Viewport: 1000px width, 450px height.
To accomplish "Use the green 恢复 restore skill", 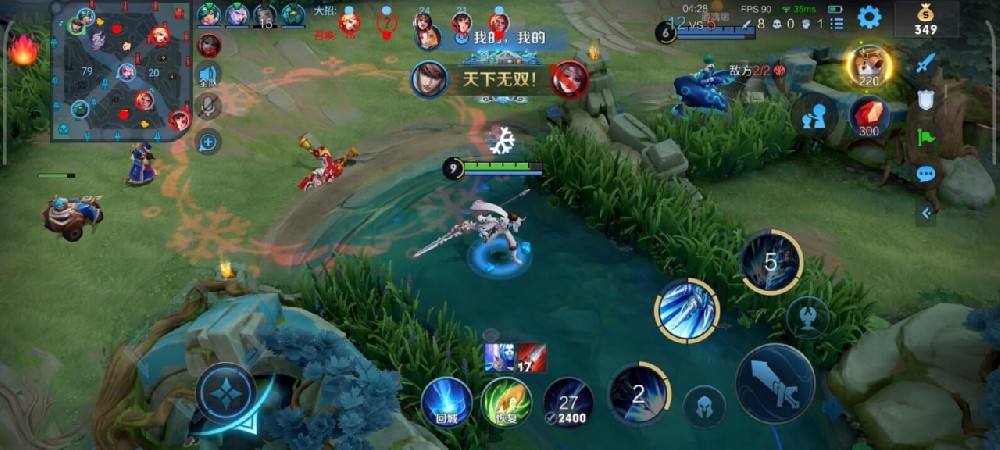I will 505,402.
